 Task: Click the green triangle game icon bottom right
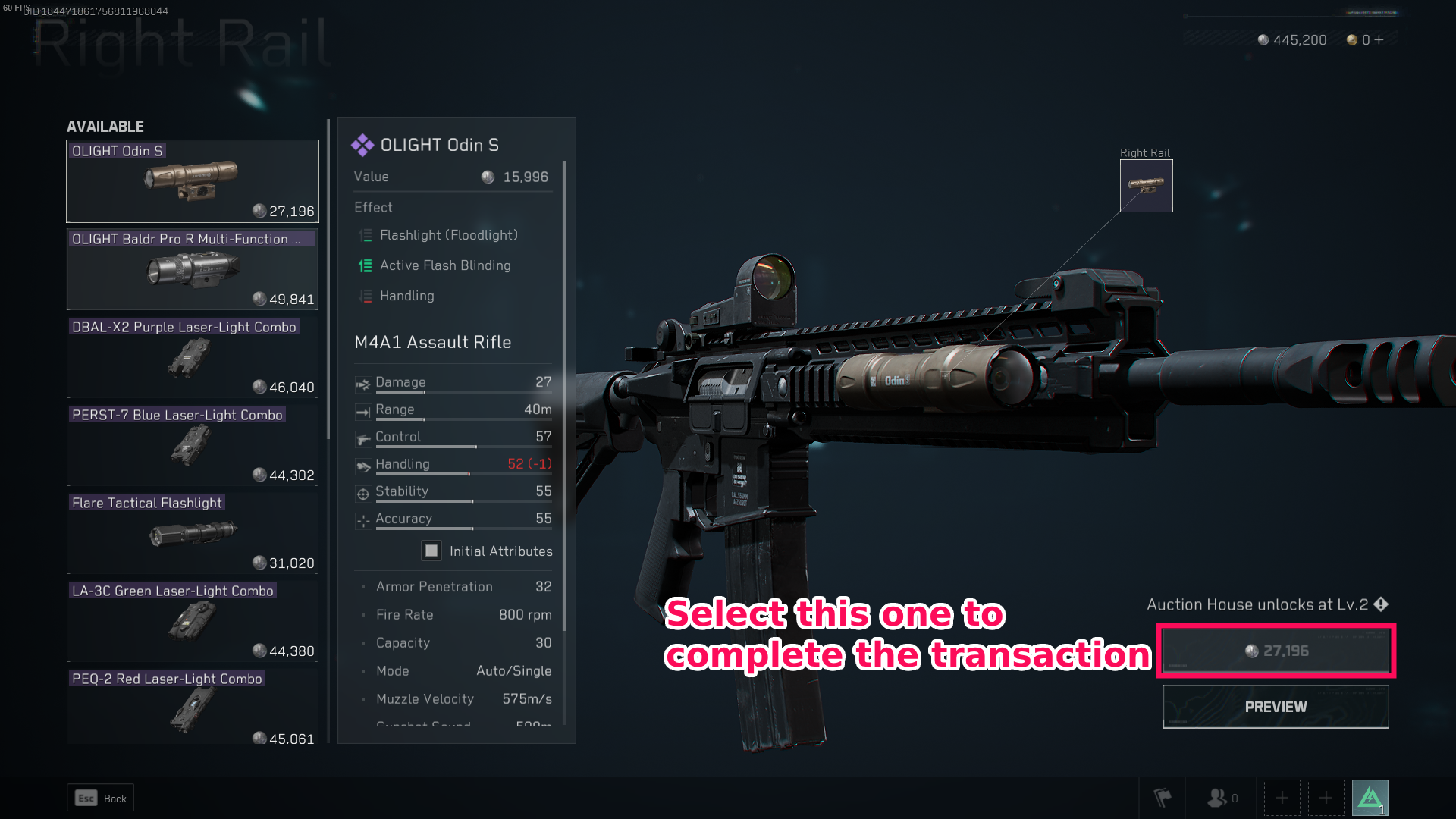[x=1369, y=796]
